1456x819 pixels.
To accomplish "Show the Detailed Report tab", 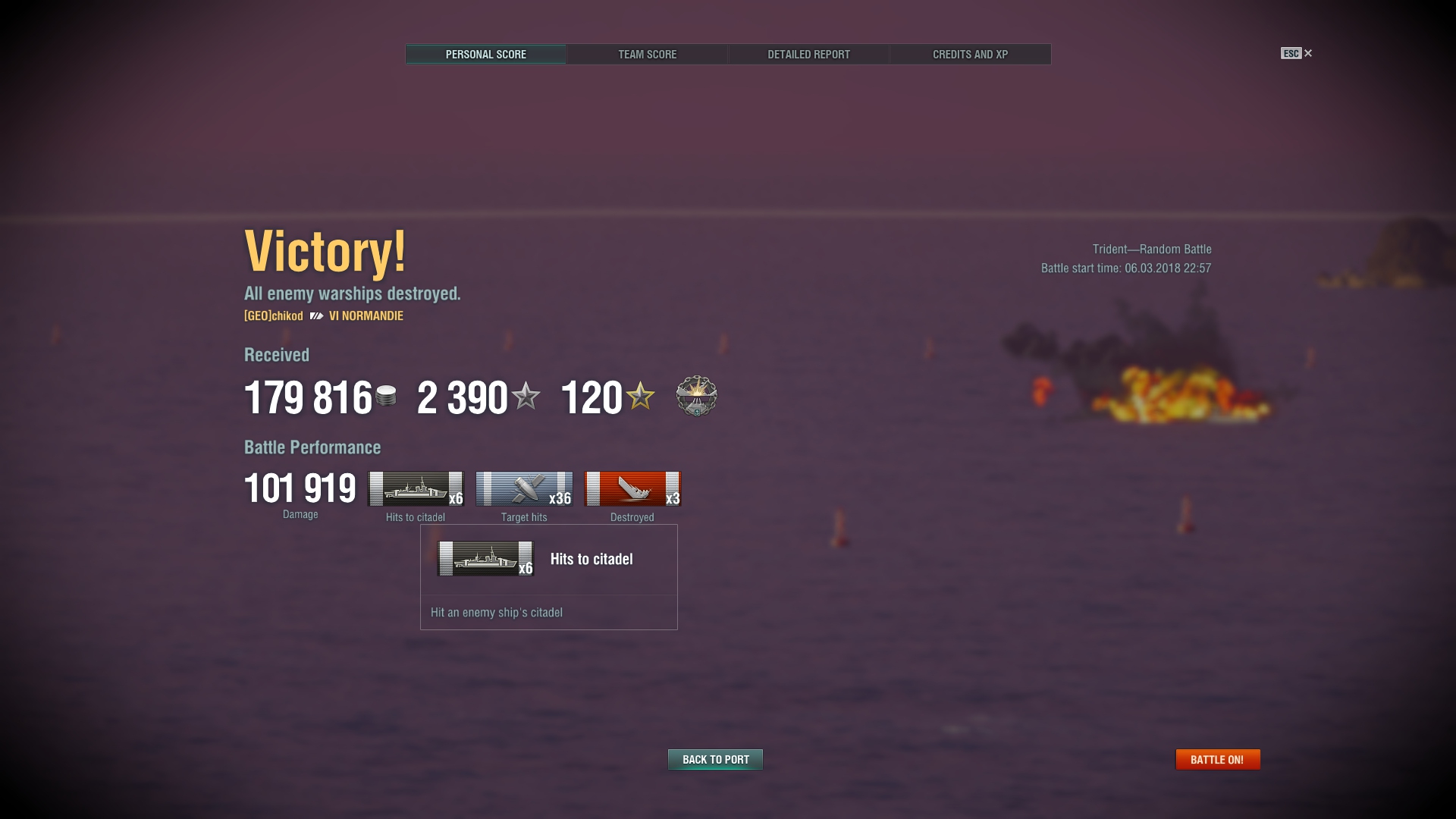I will (x=808, y=55).
